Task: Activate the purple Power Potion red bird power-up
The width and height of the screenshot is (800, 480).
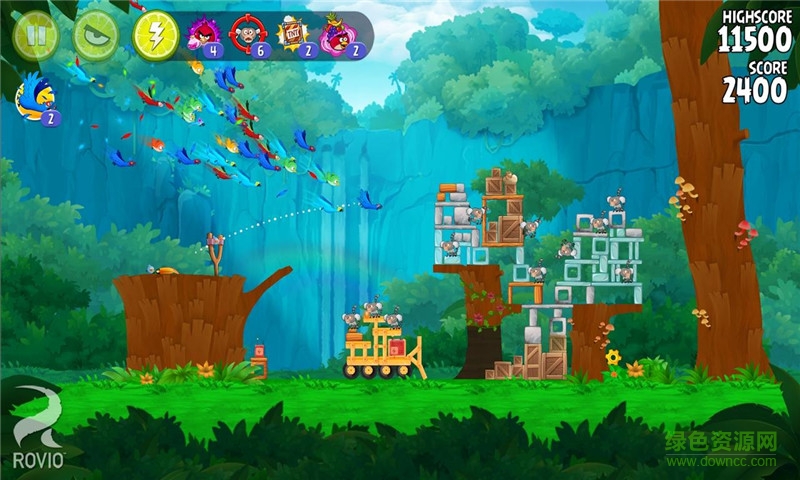Action: click(203, 36)
